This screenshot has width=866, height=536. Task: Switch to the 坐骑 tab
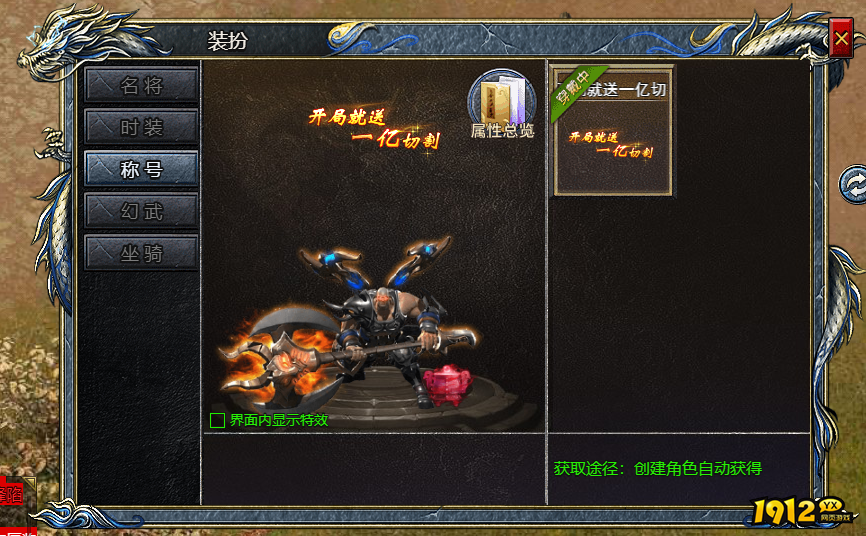pos(141,253)
